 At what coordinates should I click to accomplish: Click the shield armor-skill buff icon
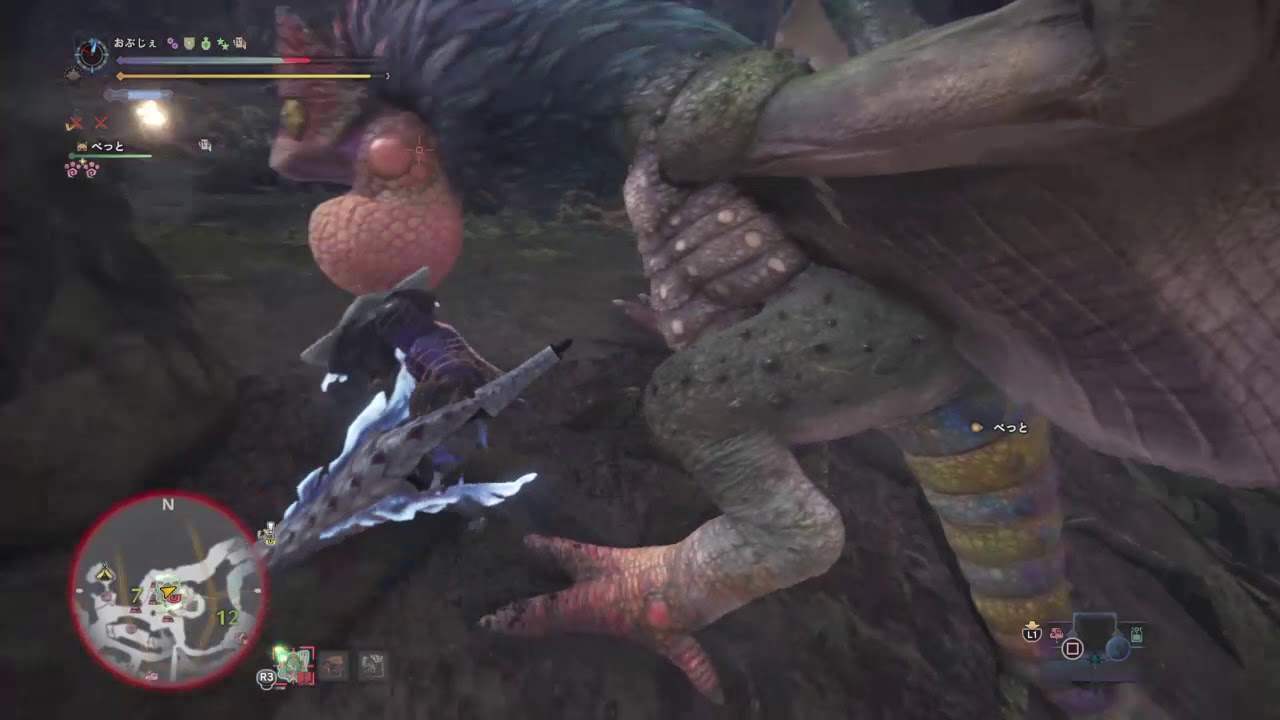(189, 43)
